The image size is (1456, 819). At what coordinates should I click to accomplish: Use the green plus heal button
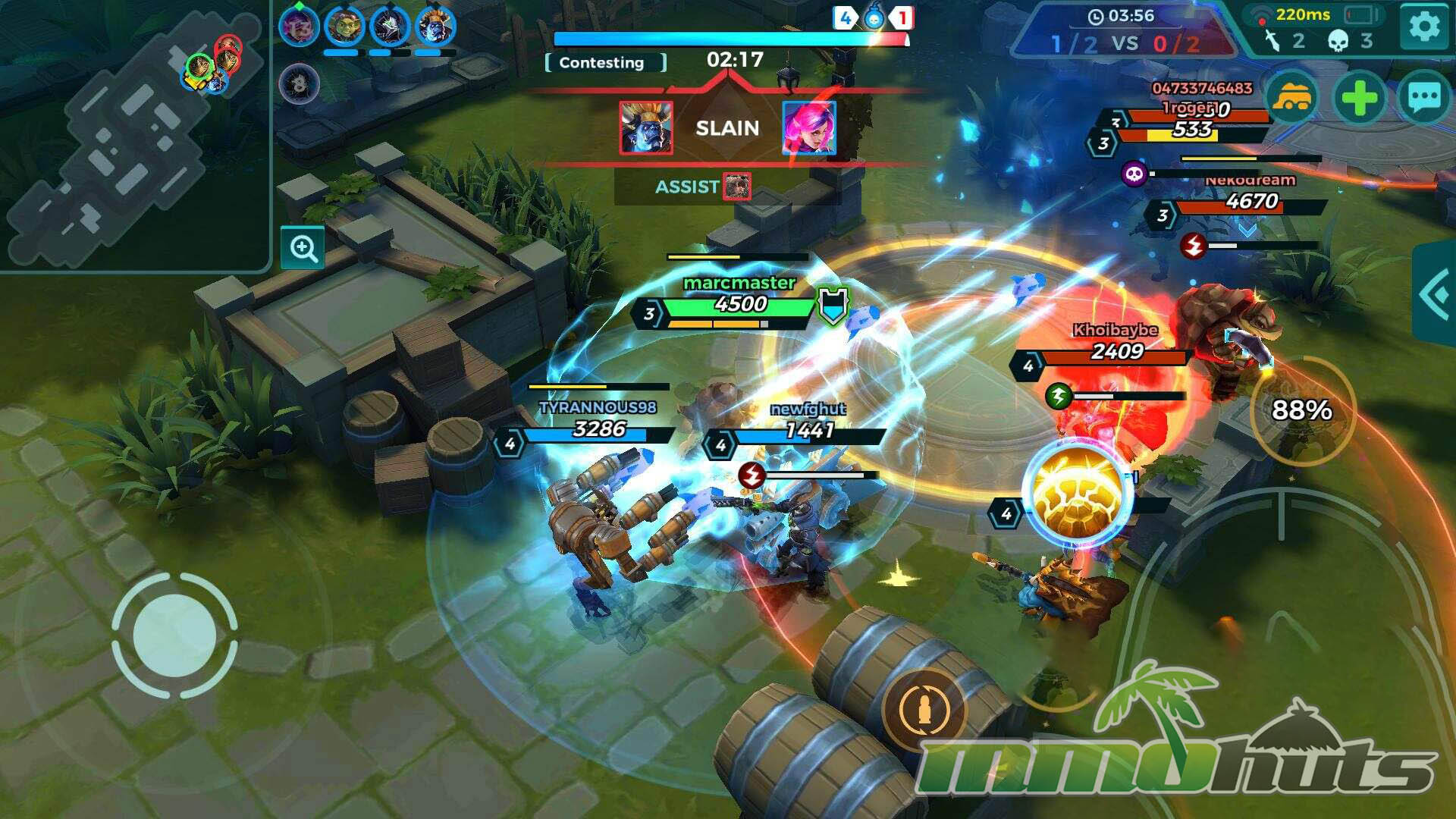point(1358,99)
